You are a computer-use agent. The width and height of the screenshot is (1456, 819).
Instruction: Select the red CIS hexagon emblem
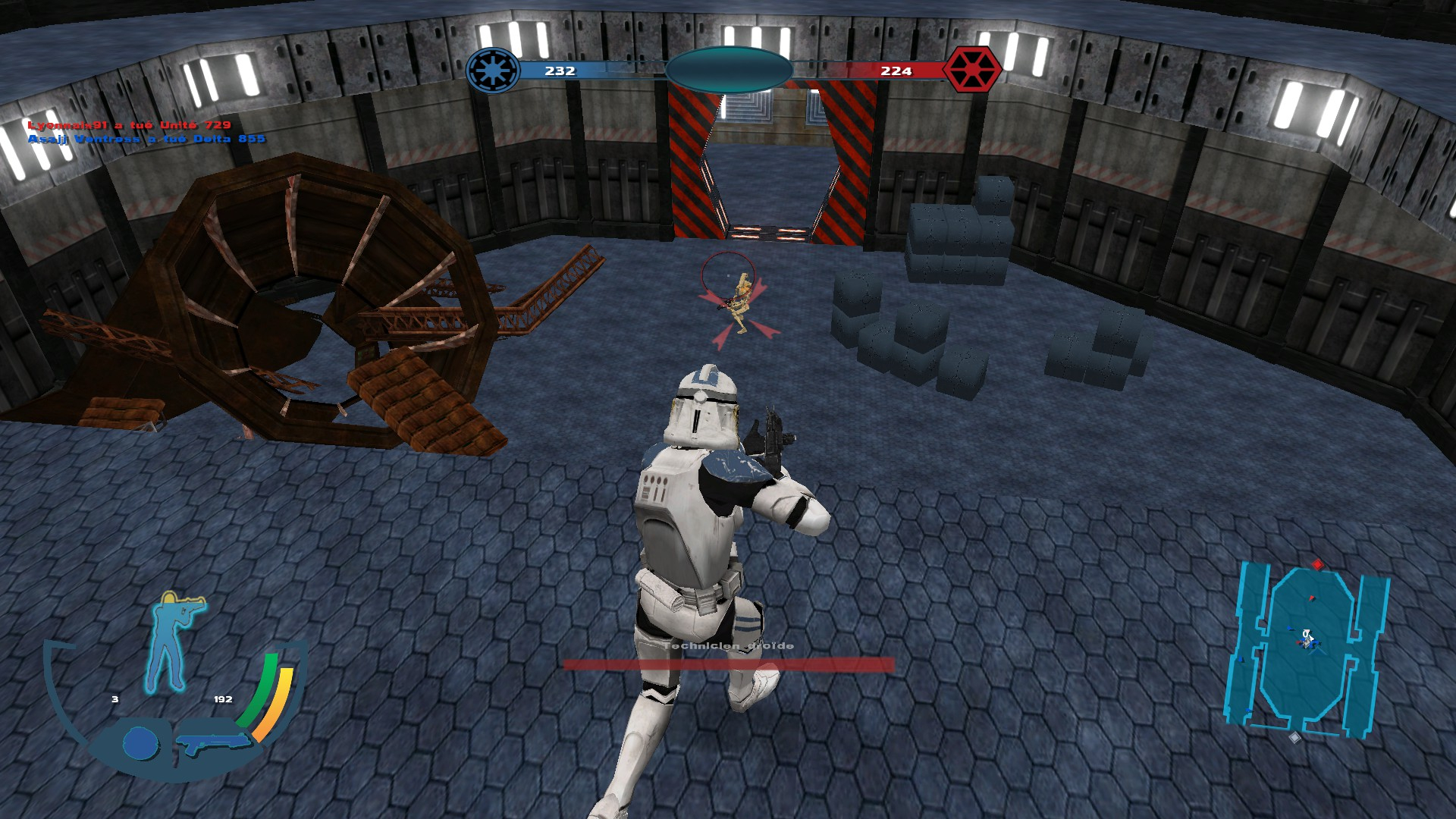tap(971, 70)
